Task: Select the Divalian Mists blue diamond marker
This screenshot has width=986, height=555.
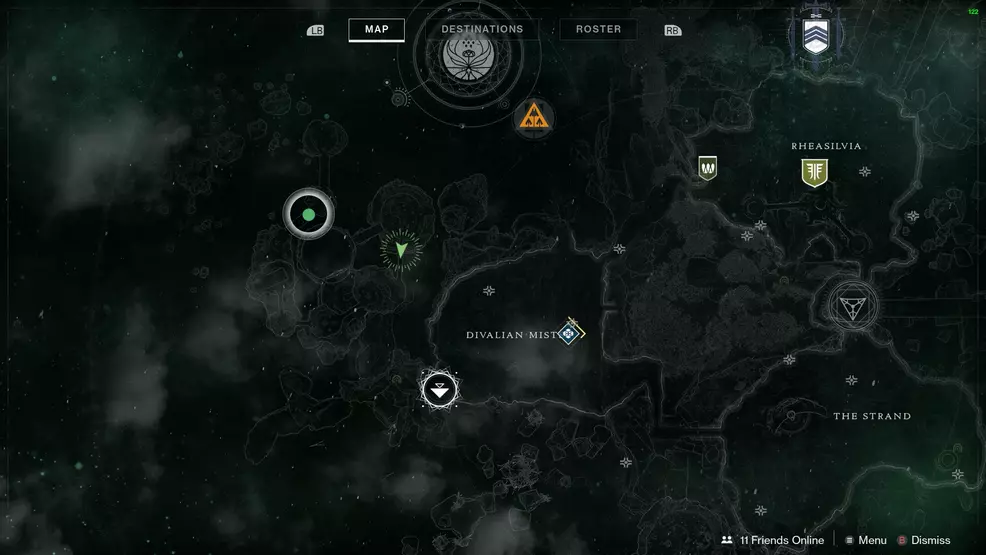Action: [570, 332]
